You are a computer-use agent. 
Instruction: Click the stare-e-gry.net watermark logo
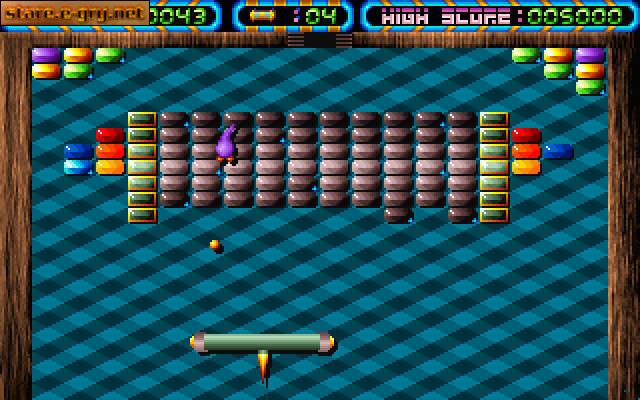coord(74,13)
